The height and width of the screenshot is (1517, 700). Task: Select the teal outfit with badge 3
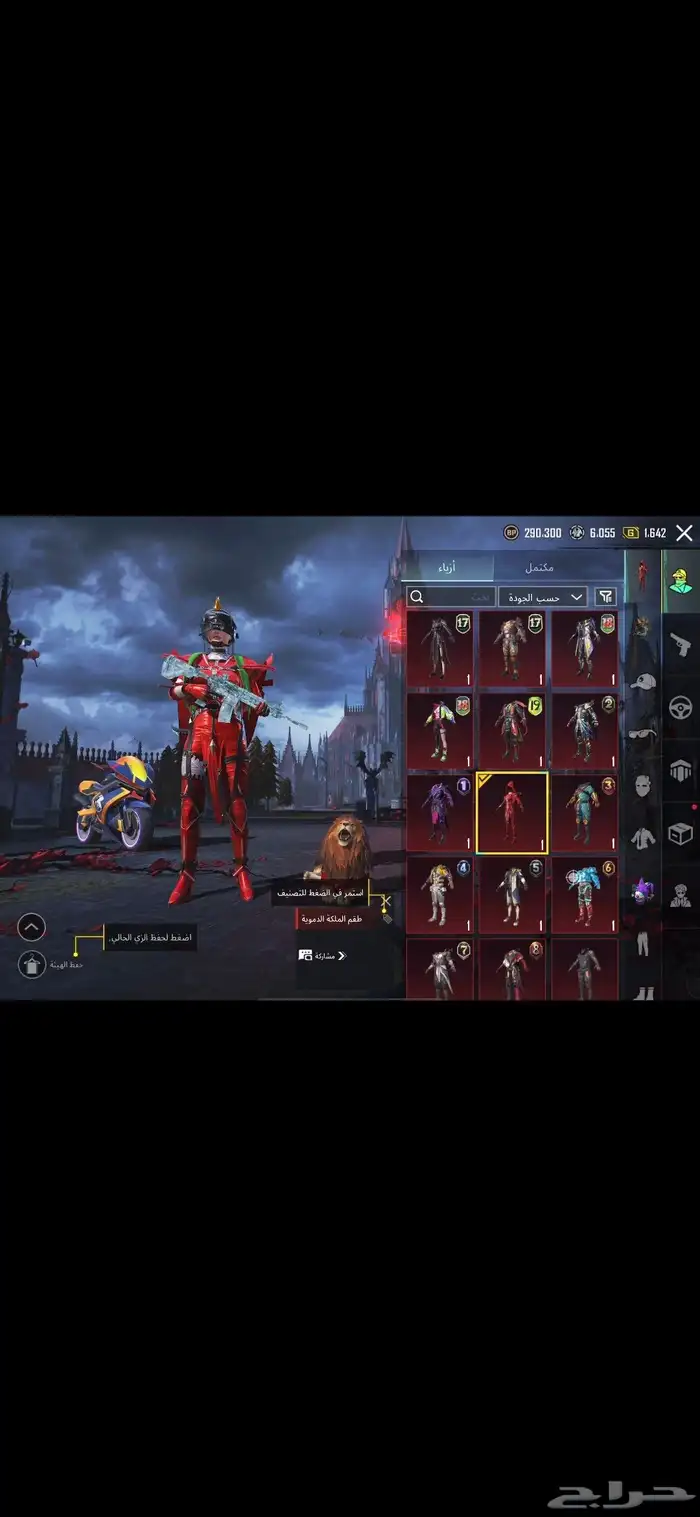click(584, 814)
